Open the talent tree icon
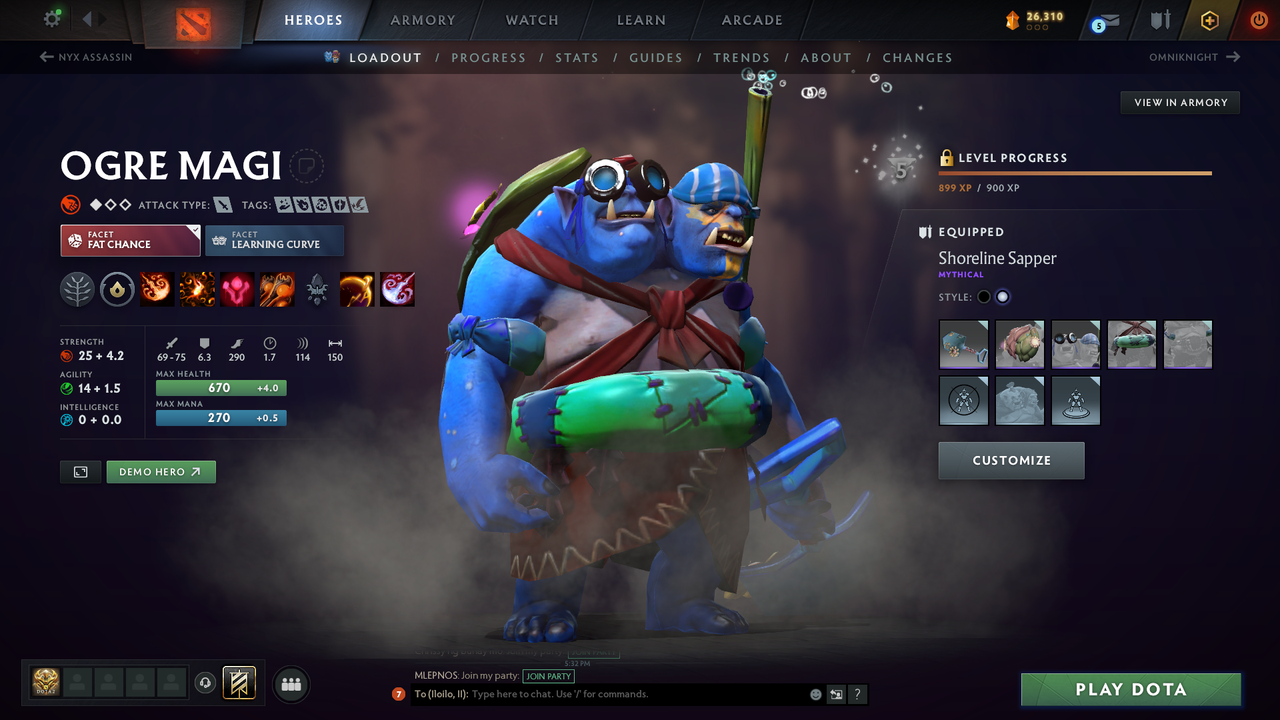The width and height of the screenshot is (1280, 720). [x=75, y=289]
